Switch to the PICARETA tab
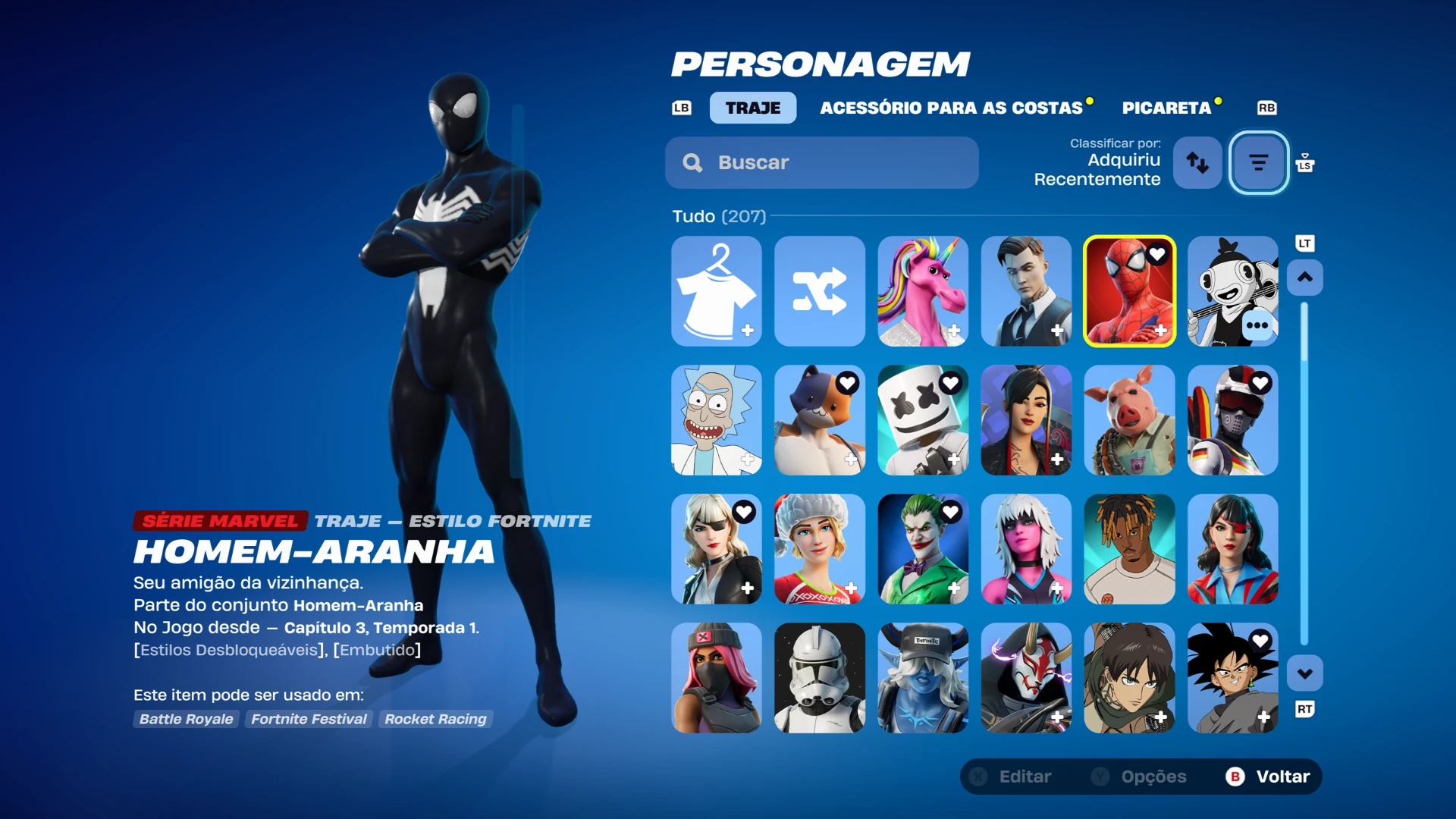 coord(1166,108)
